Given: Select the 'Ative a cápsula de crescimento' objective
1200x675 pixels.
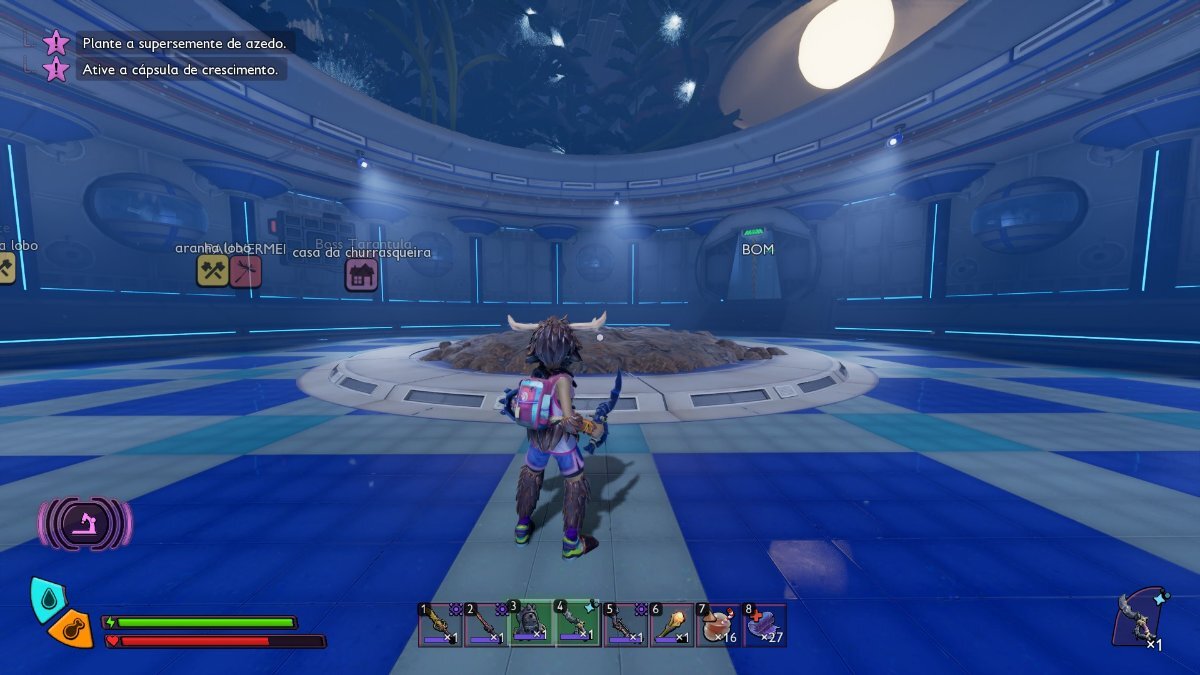Looking at the screenshot, I should (182, 69).
